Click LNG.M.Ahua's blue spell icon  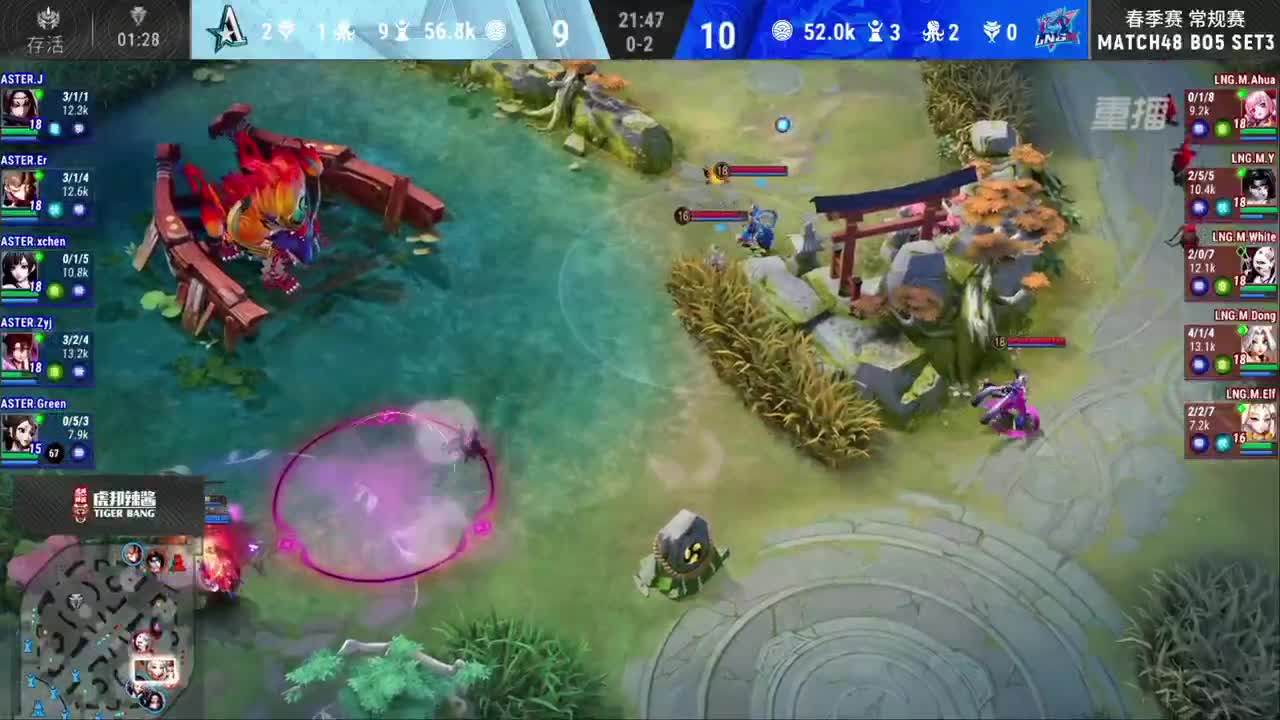(x=1199, y=128)
